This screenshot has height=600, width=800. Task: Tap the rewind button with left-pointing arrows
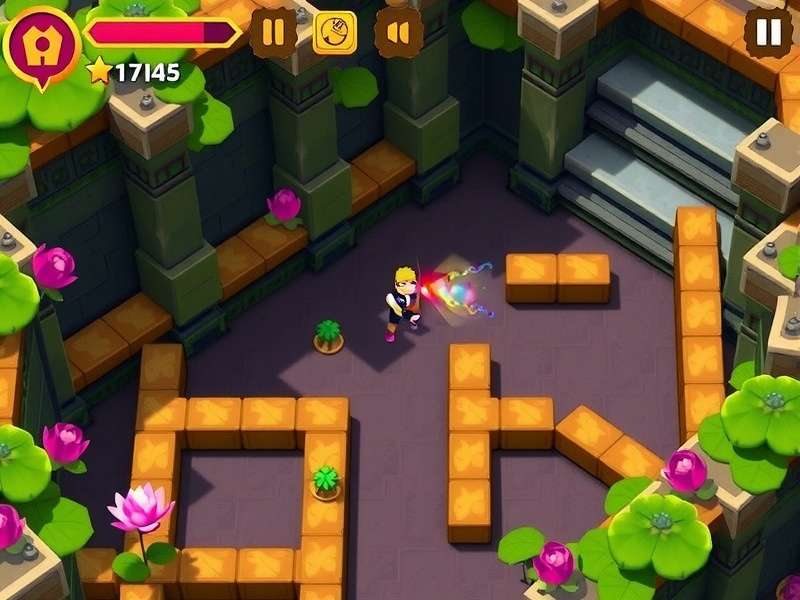pyautogui.click(x=398, y=33)
